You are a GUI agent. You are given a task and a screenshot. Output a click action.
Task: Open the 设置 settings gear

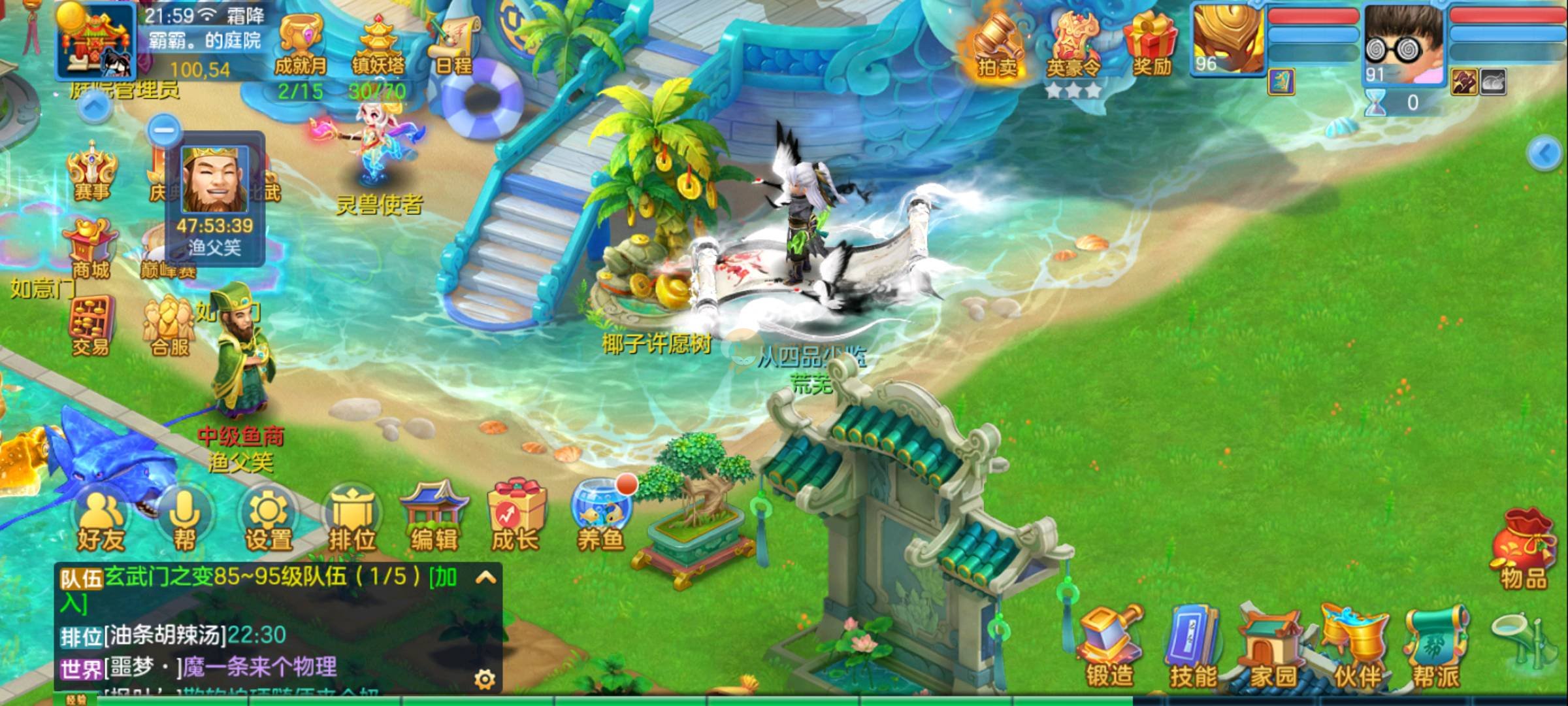point(269,521)
